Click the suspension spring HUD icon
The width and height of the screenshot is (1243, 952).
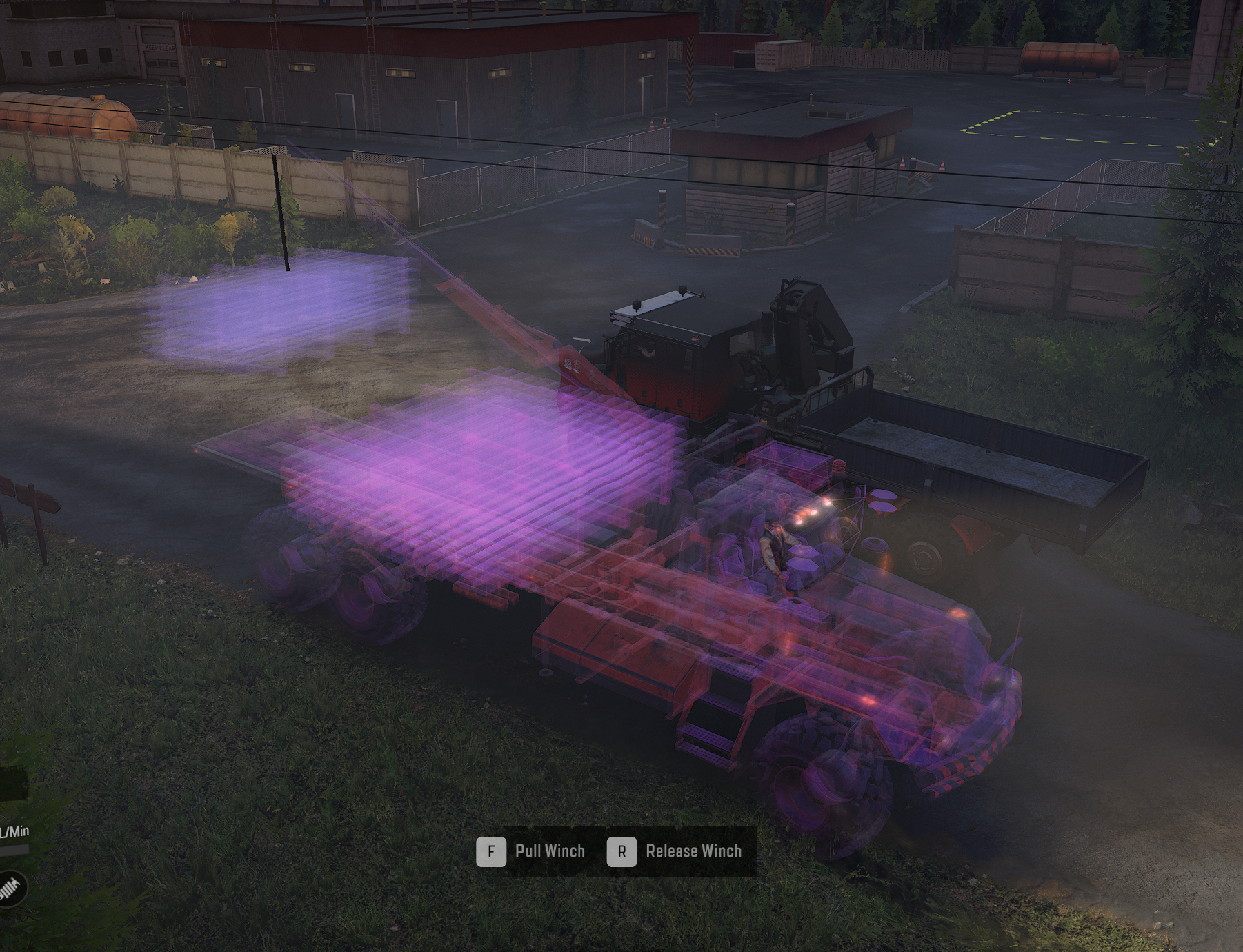(10, 889)
